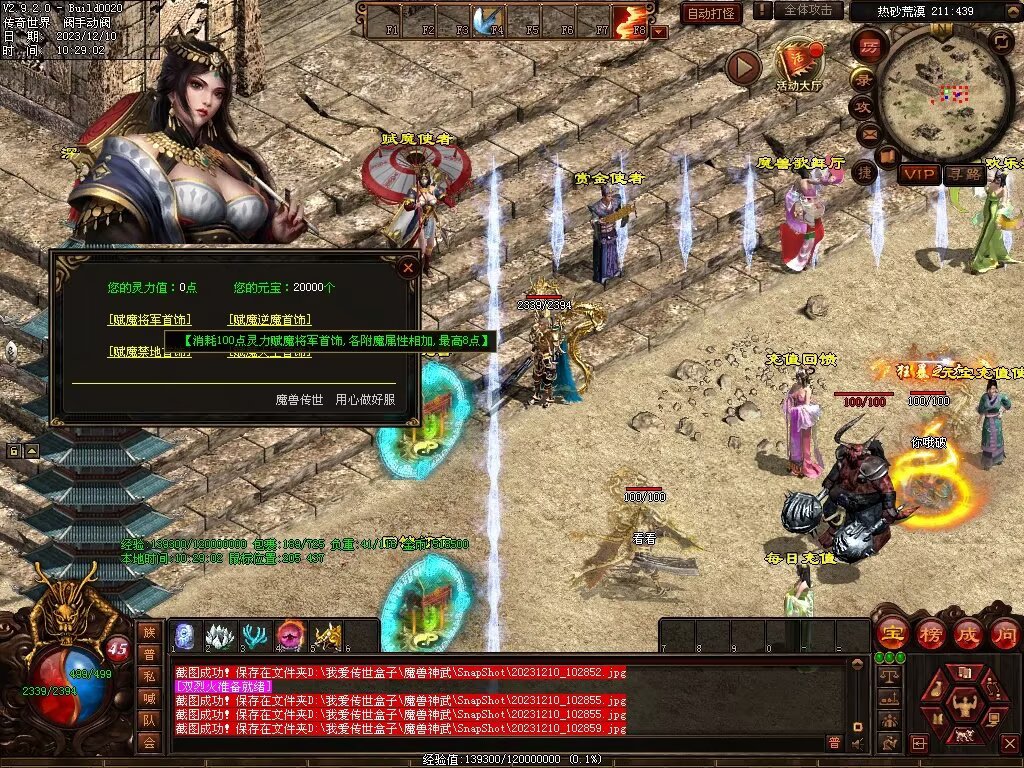Click the 攻 round button by minimap
This screenshot has width=1024, height=768.
[x=863, y=106]
